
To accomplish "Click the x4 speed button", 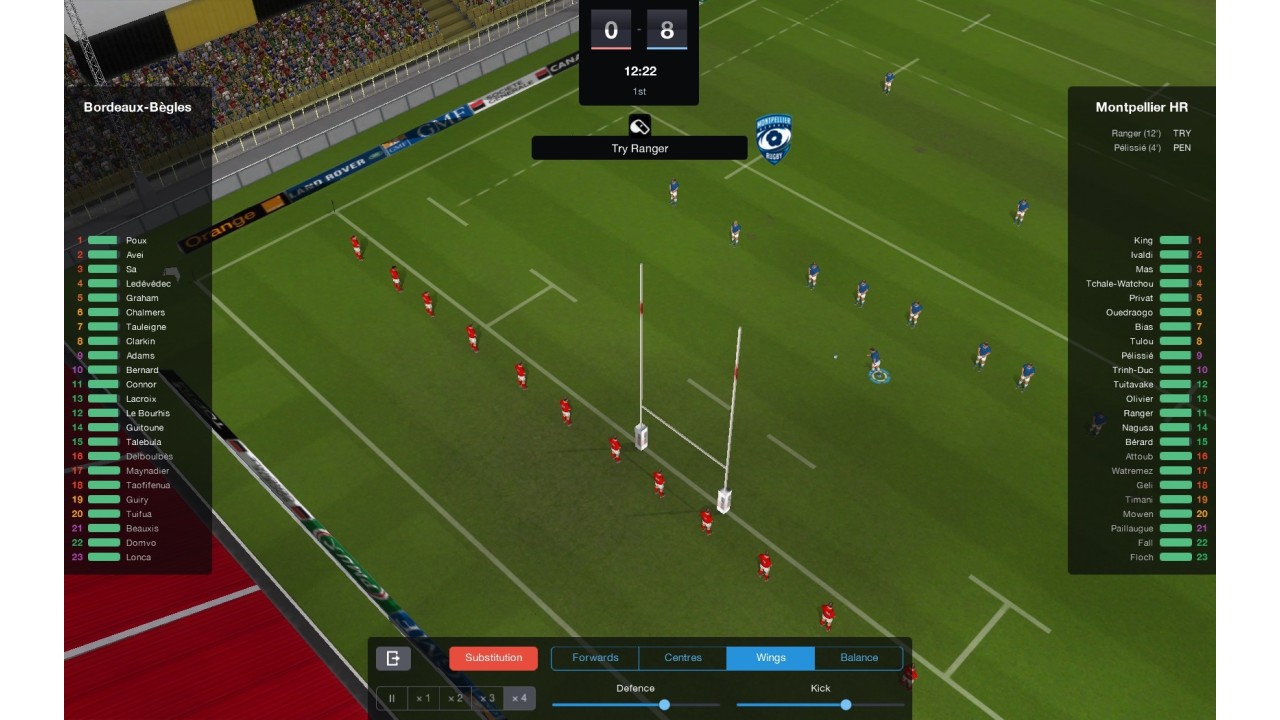I will (518, 698).
